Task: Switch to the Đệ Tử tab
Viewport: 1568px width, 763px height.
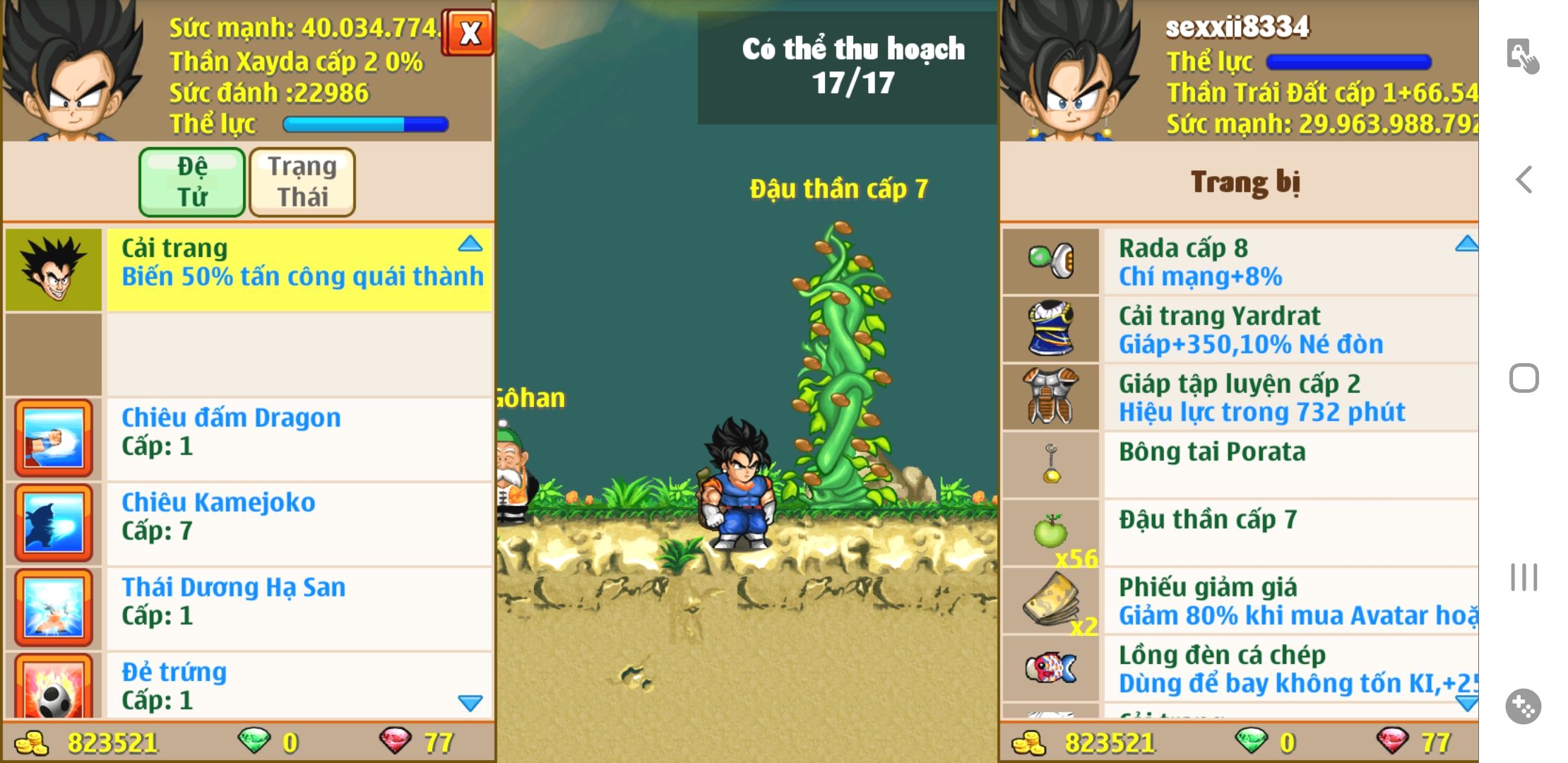Action: click(192, 182)
